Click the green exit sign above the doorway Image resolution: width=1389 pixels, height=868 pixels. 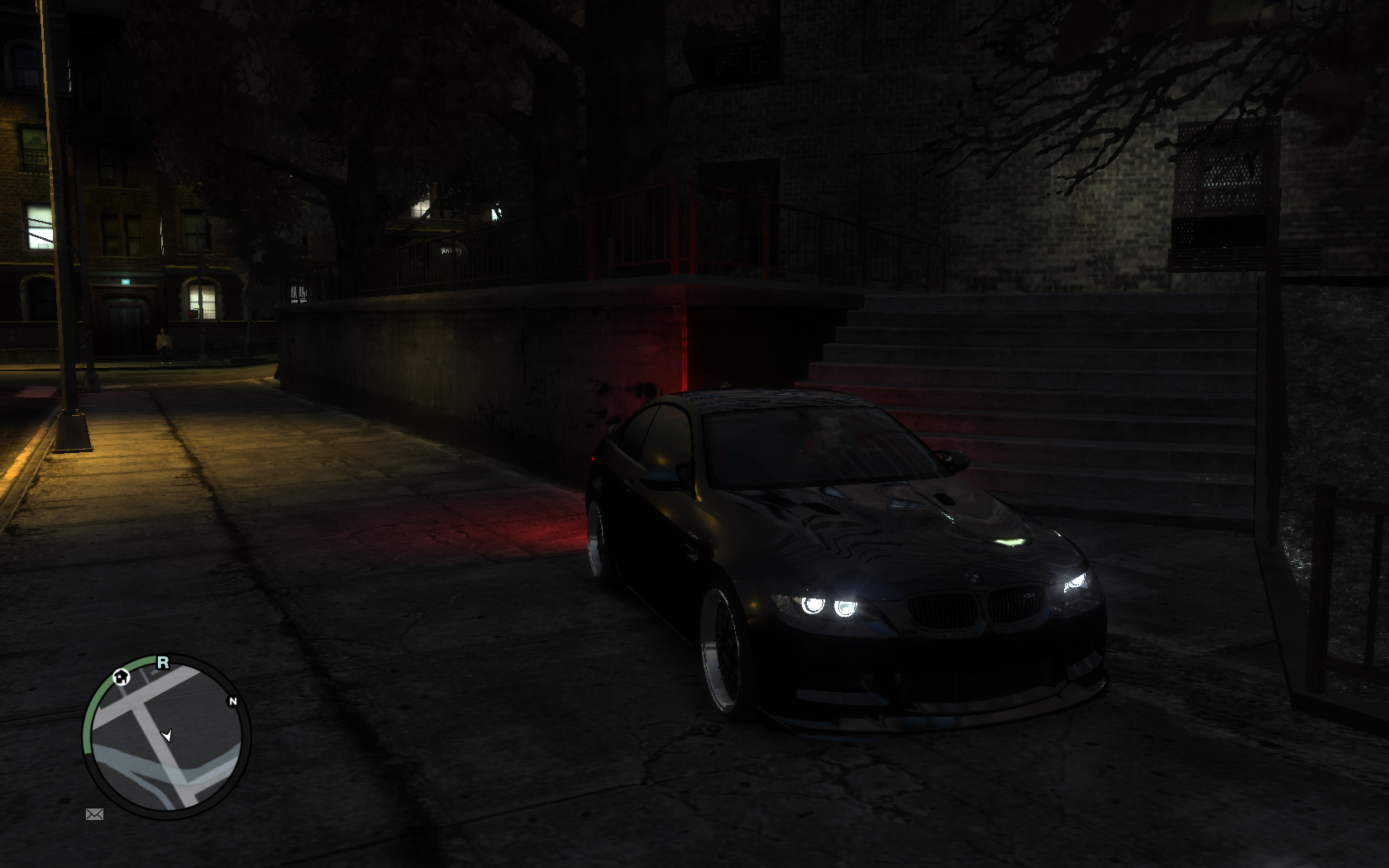click(x=127, y=282)
